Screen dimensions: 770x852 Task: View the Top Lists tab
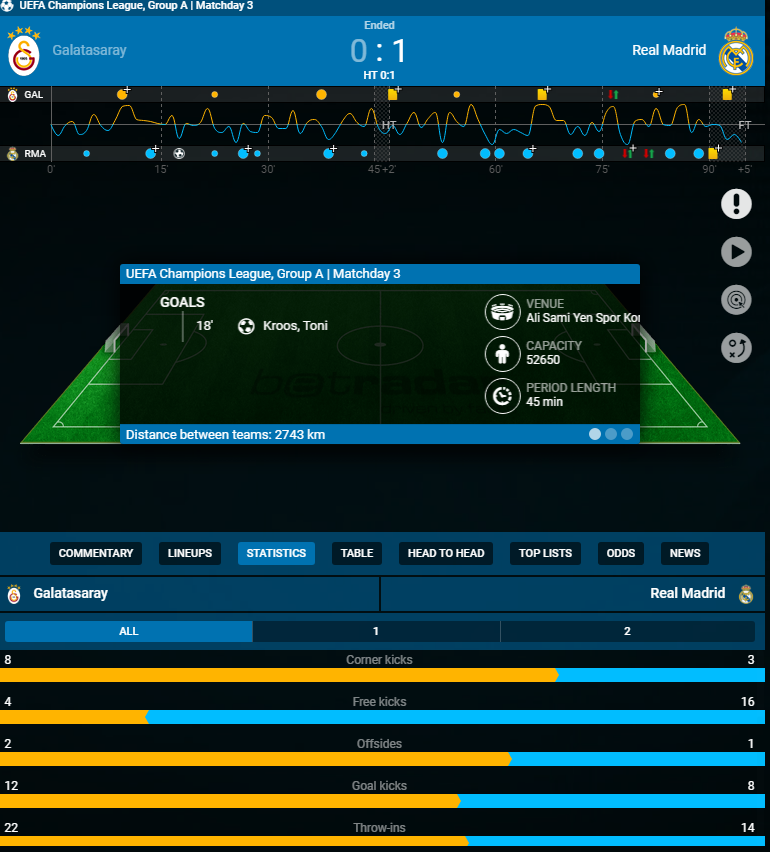coord(545,553)
